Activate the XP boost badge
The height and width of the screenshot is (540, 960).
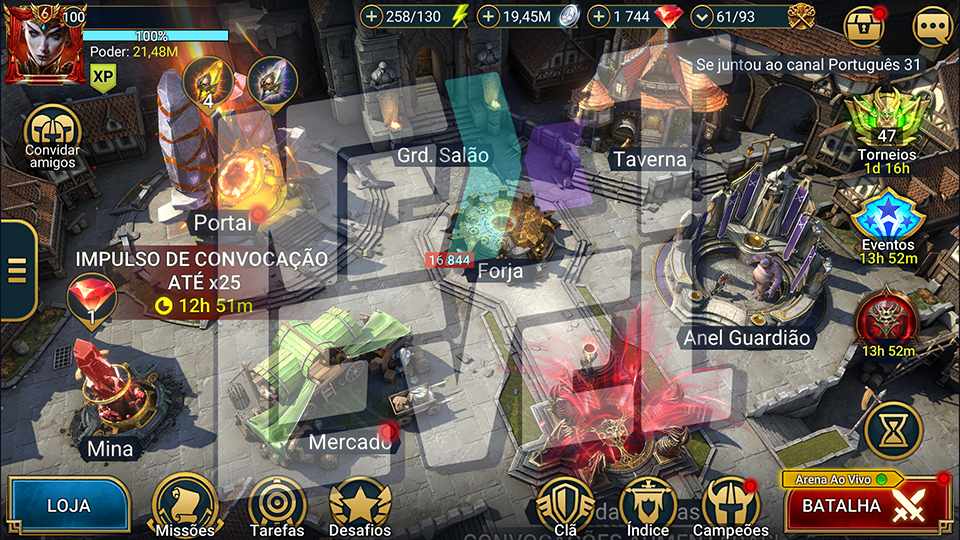tap(102, 75)
